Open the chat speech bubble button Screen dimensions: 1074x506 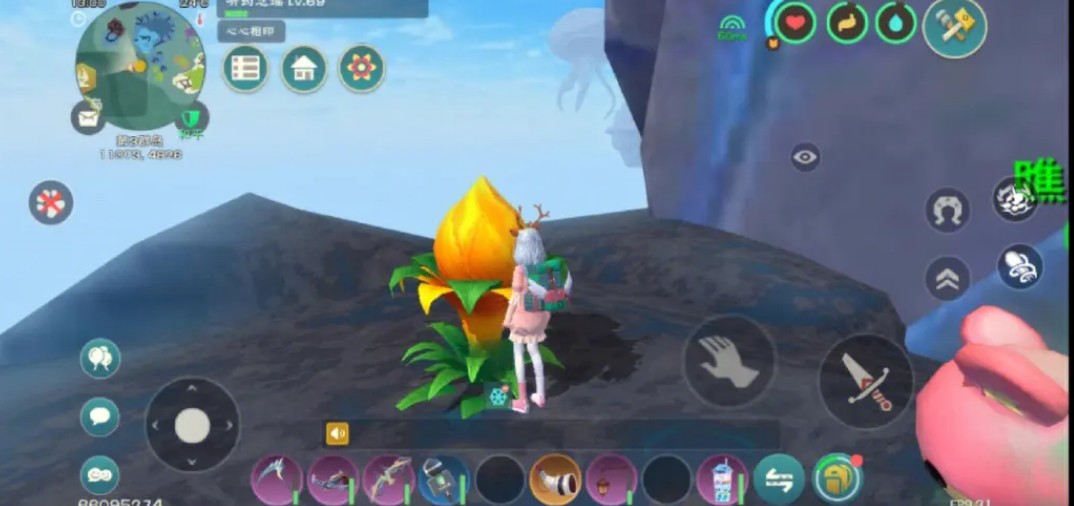tap(100, 416)
